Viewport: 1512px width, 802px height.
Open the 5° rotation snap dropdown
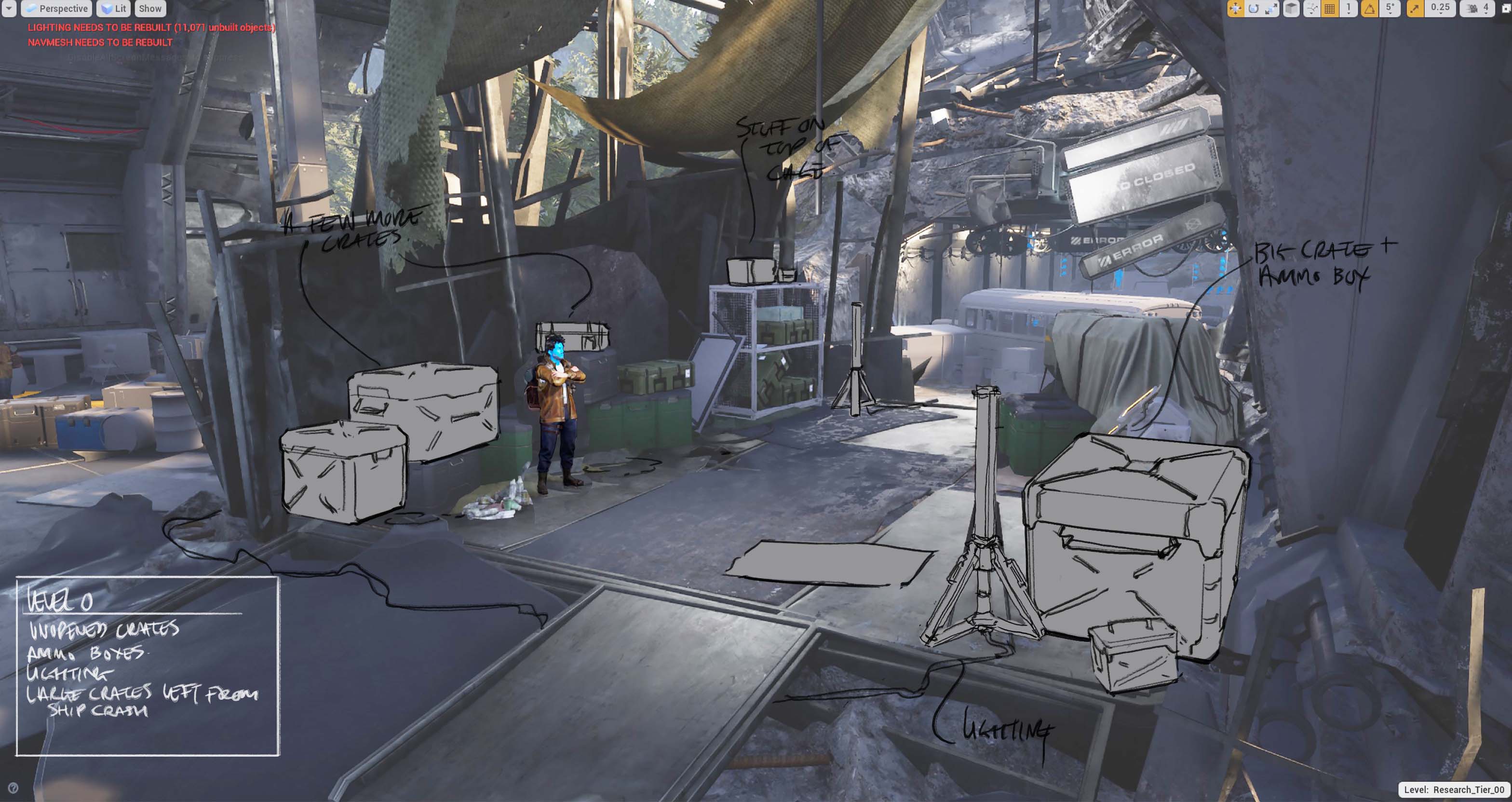point(1390,8)
